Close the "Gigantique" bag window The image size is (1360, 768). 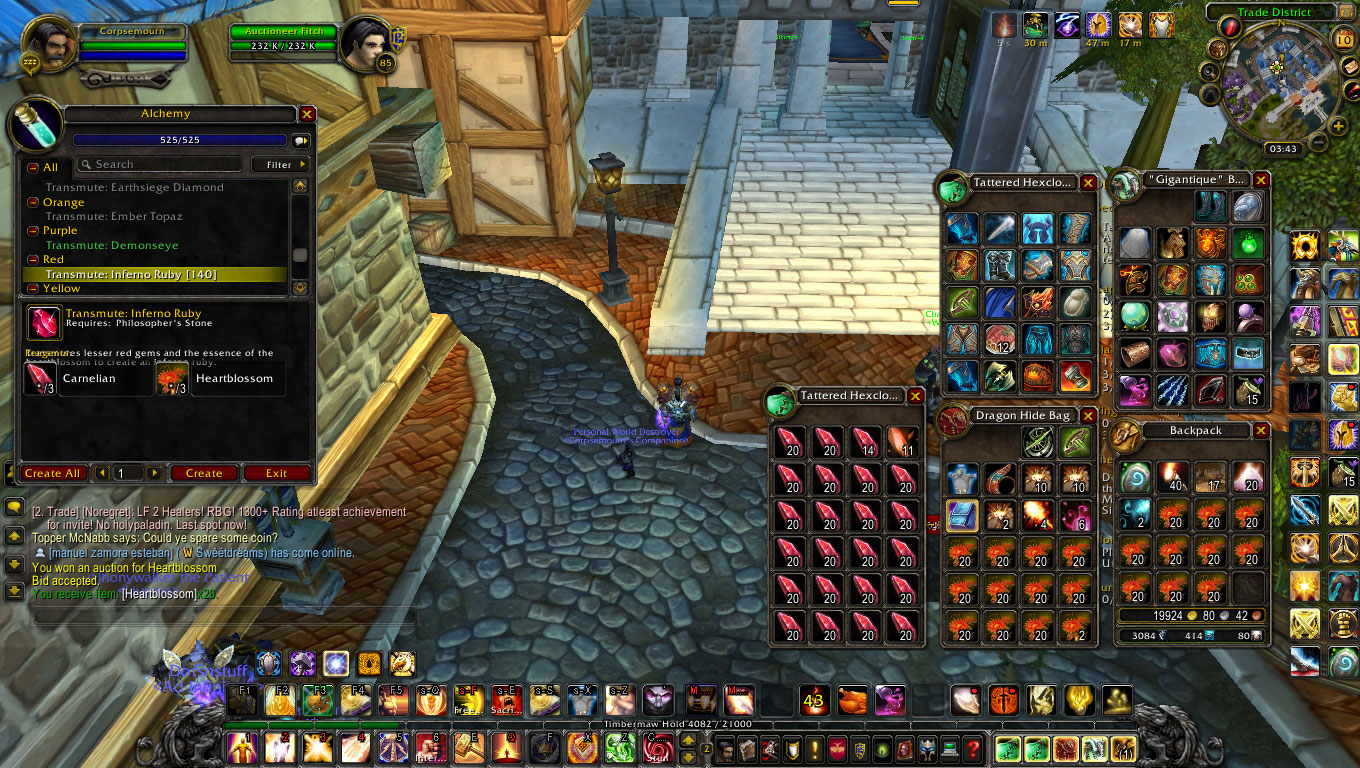click(x=1261, y=180)
